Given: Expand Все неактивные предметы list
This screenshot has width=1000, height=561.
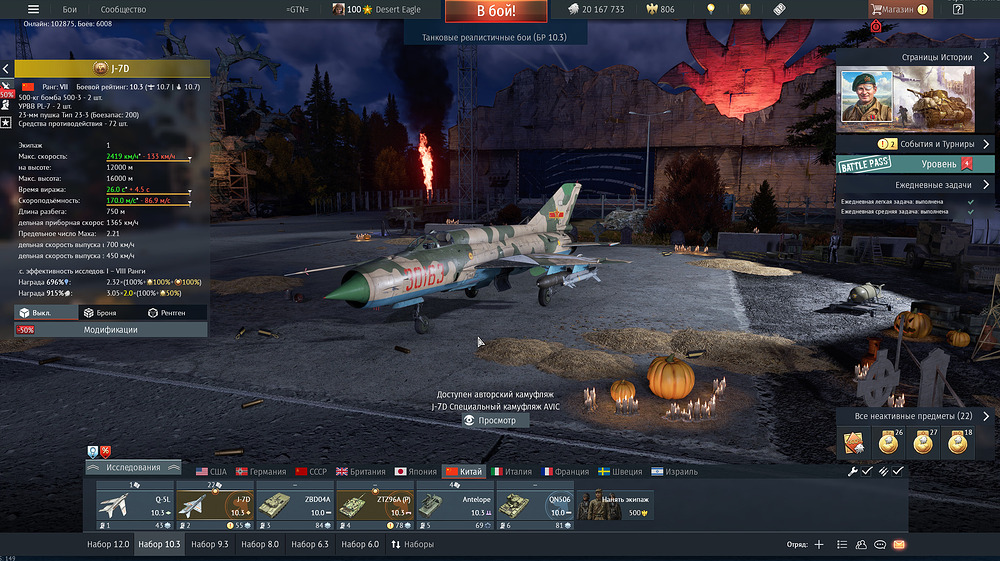Looking at the screenshot, I should 916,416.
